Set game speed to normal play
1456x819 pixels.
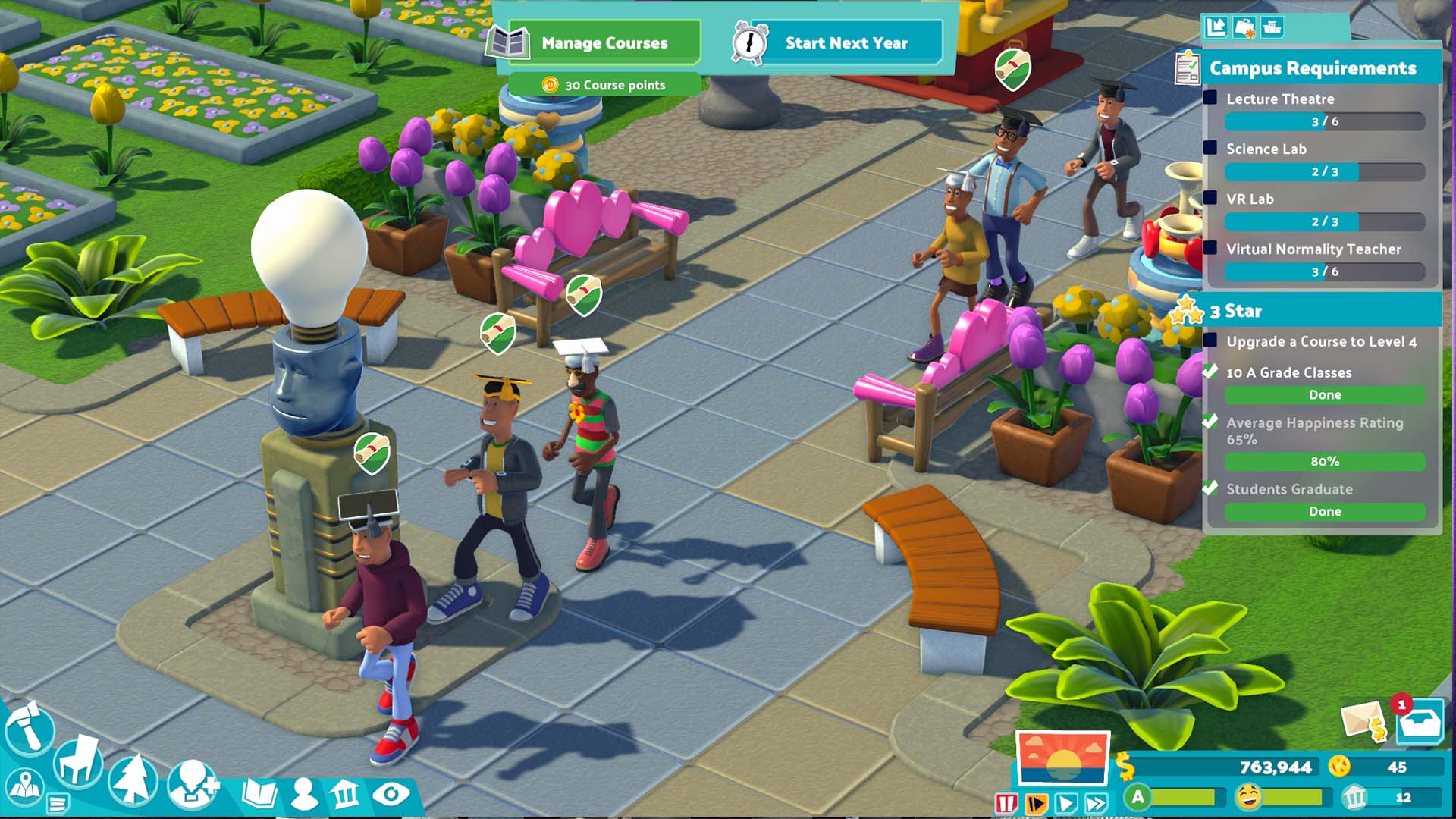(1066, 803)
